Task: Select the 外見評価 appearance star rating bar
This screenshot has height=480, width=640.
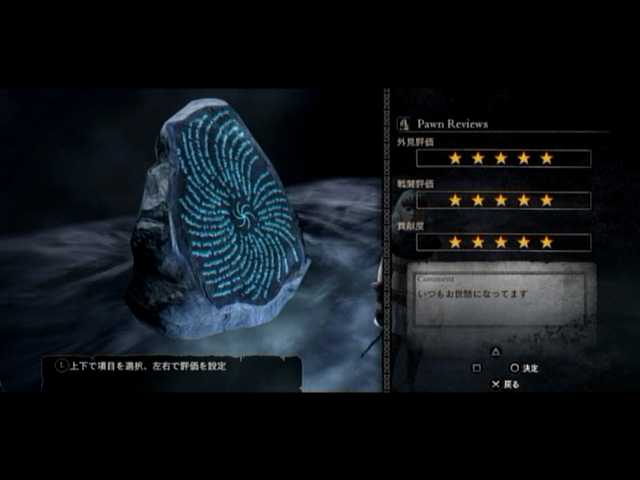Action: coord(503,158)
